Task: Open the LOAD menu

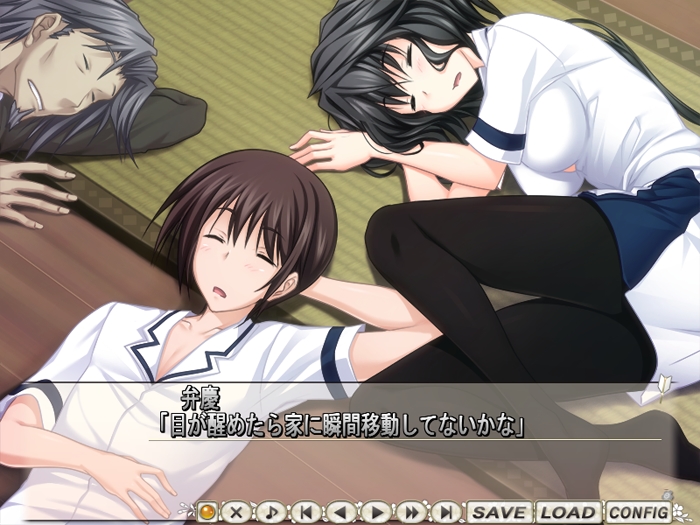Action: coord(568,512)
